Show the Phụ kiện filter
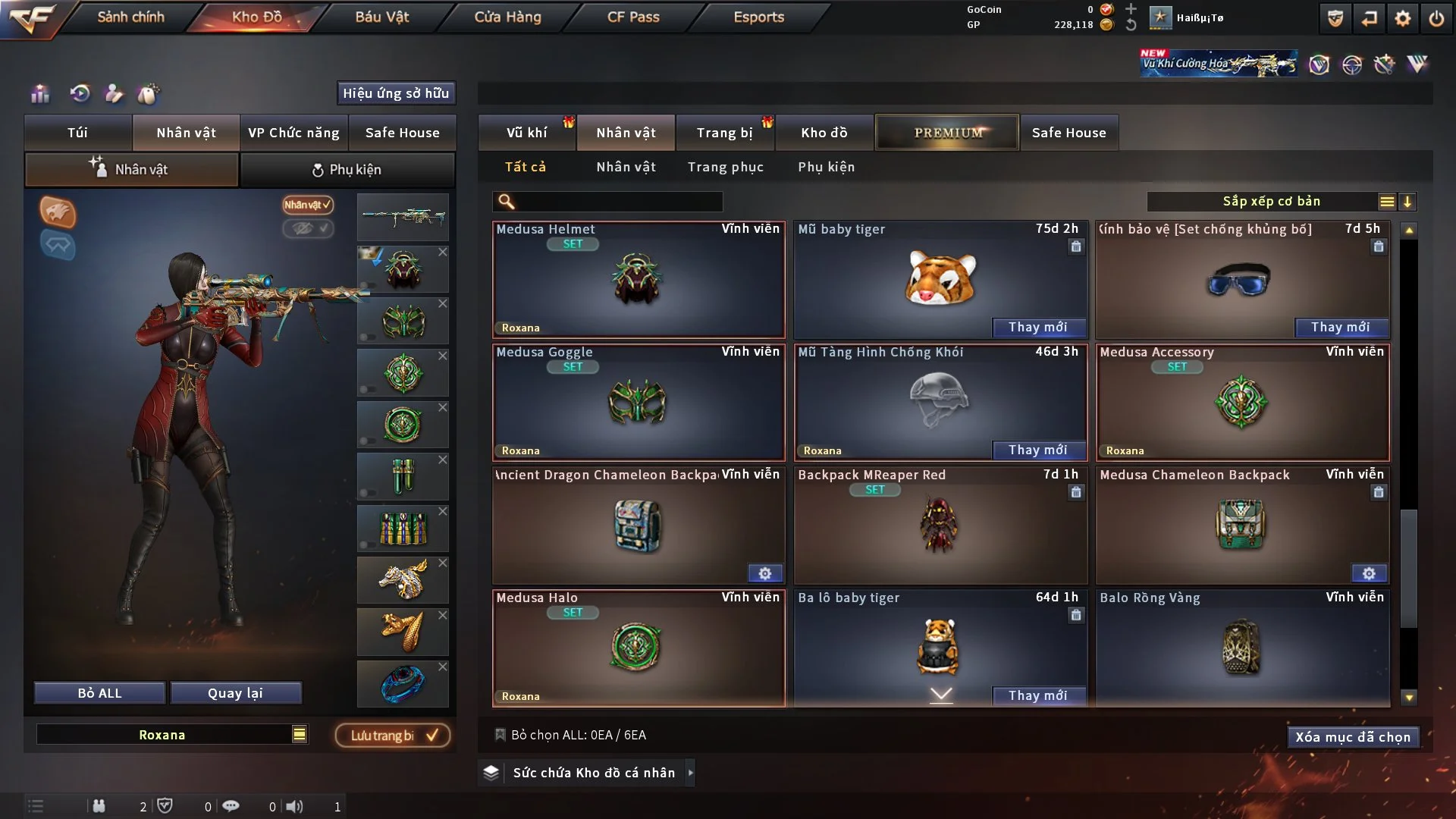 pos(826,167)
